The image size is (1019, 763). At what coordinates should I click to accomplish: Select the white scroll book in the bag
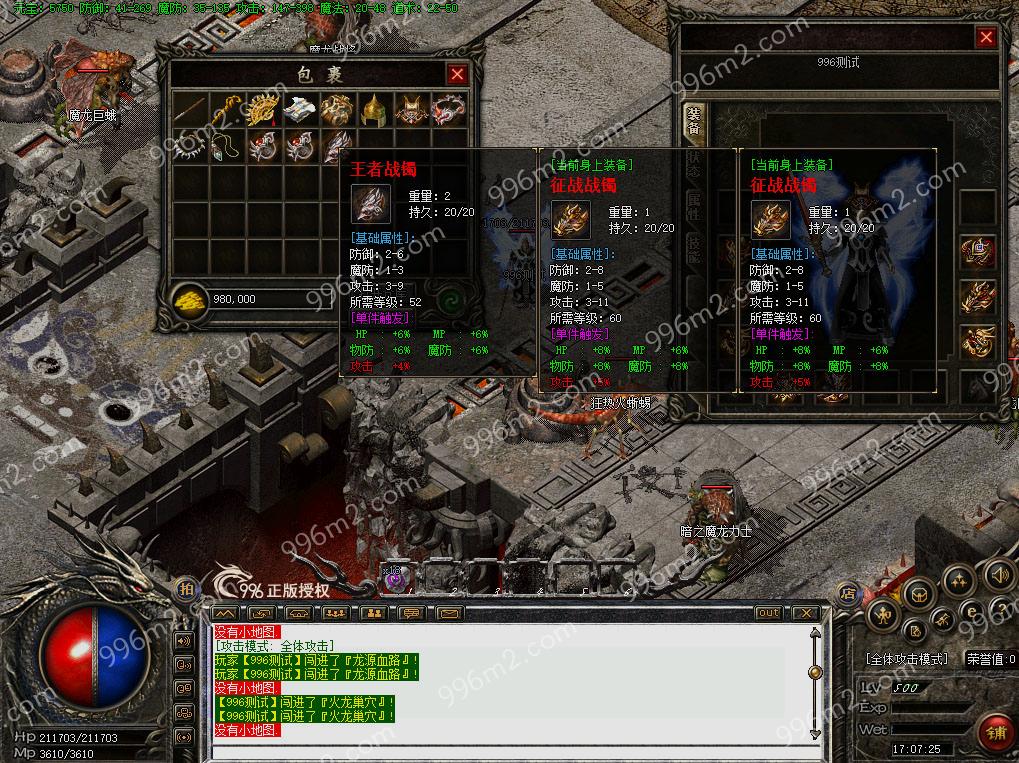pos(300,108)
